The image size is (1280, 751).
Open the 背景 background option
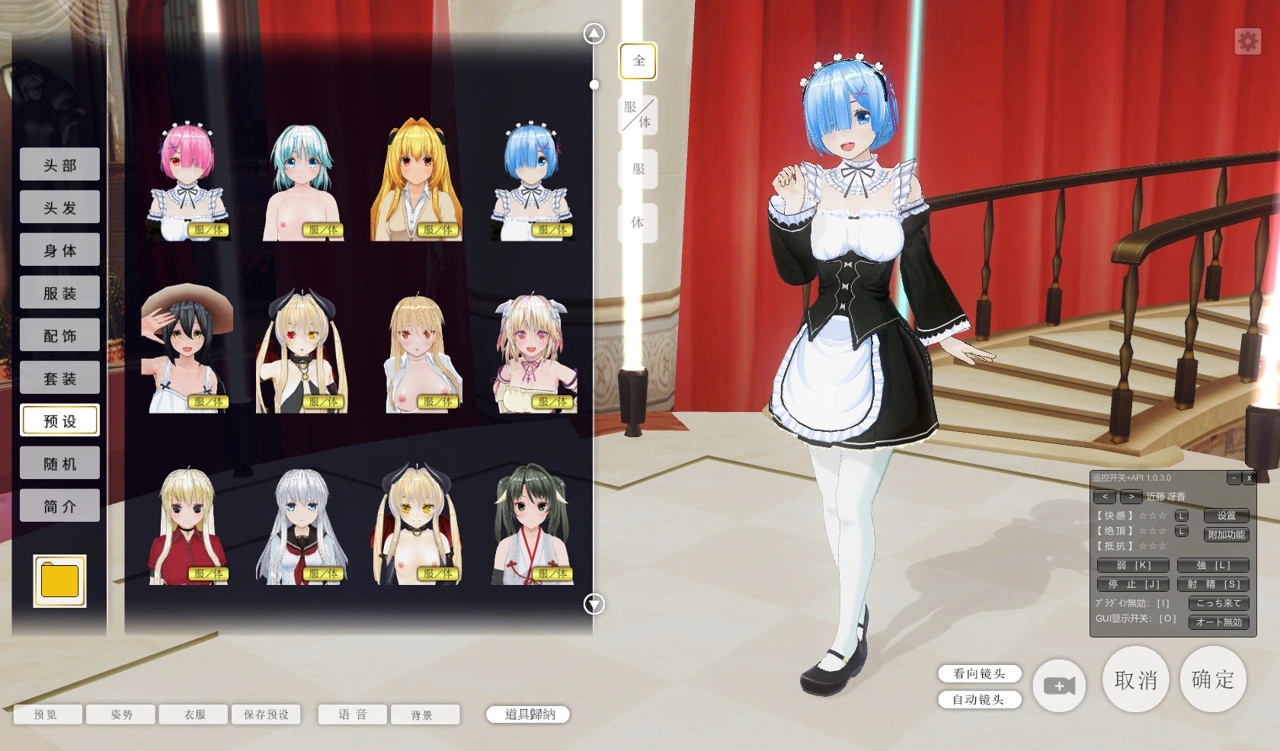pos(425,715)
